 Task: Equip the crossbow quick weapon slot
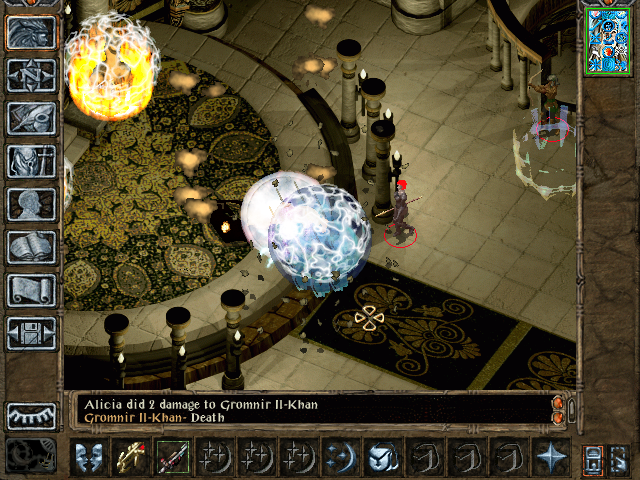[130, 457]
